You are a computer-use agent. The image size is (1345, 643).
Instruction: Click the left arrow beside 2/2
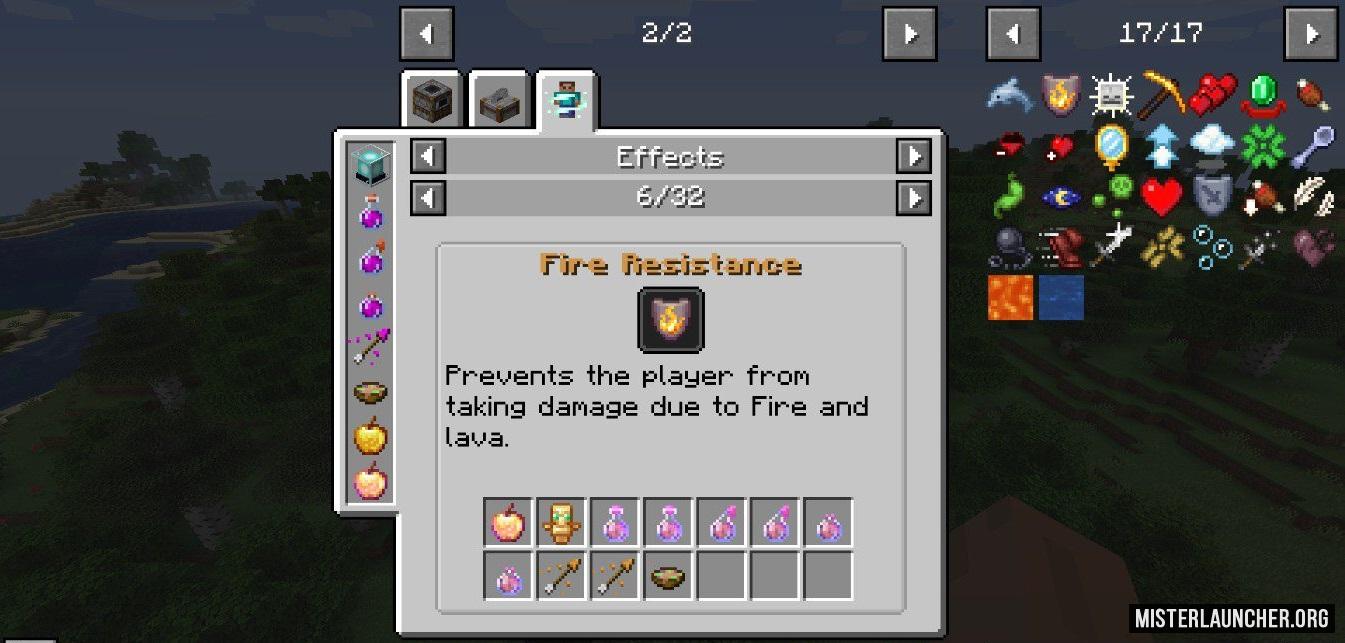click(427, 34)
